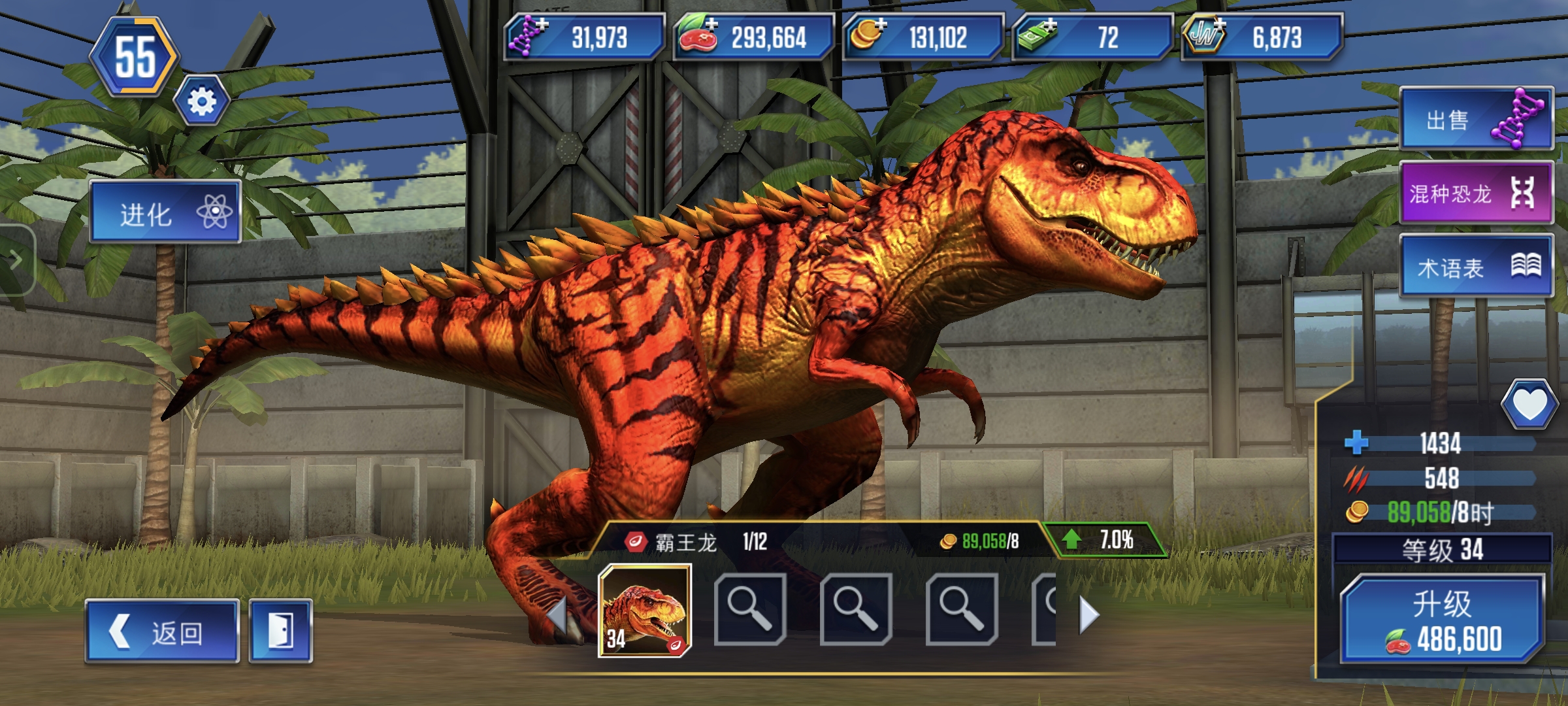Tap the 进化 evolve button
This screenshot has width=1568, height=706.
click(x=165, y=212)
